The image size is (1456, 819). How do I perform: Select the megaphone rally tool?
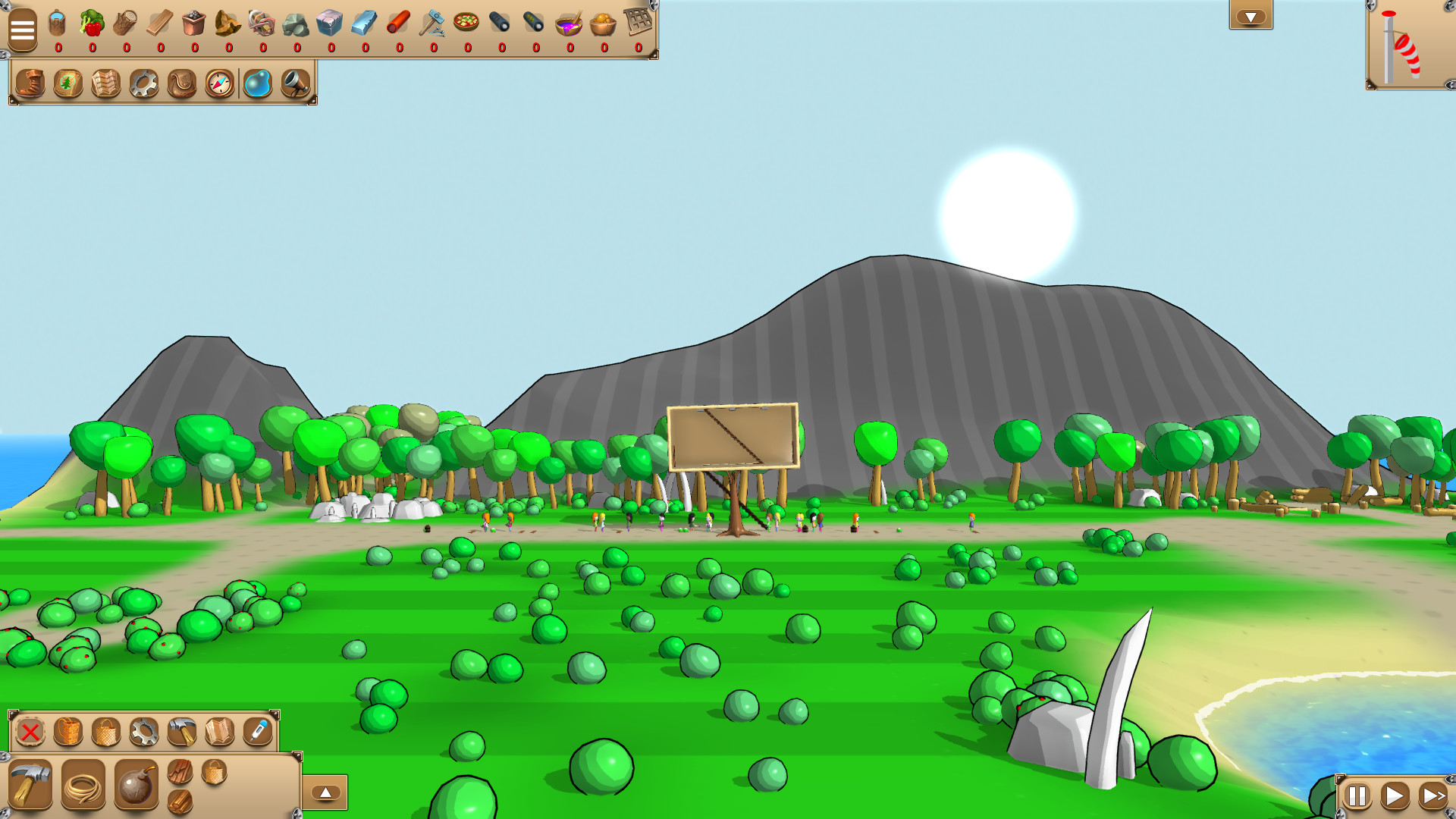[x=296, y=83]
